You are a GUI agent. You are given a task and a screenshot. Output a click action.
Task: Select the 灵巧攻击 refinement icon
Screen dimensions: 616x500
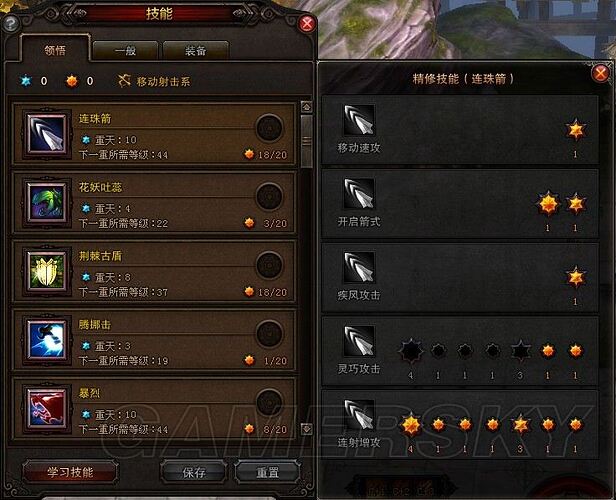click(359, 341)
